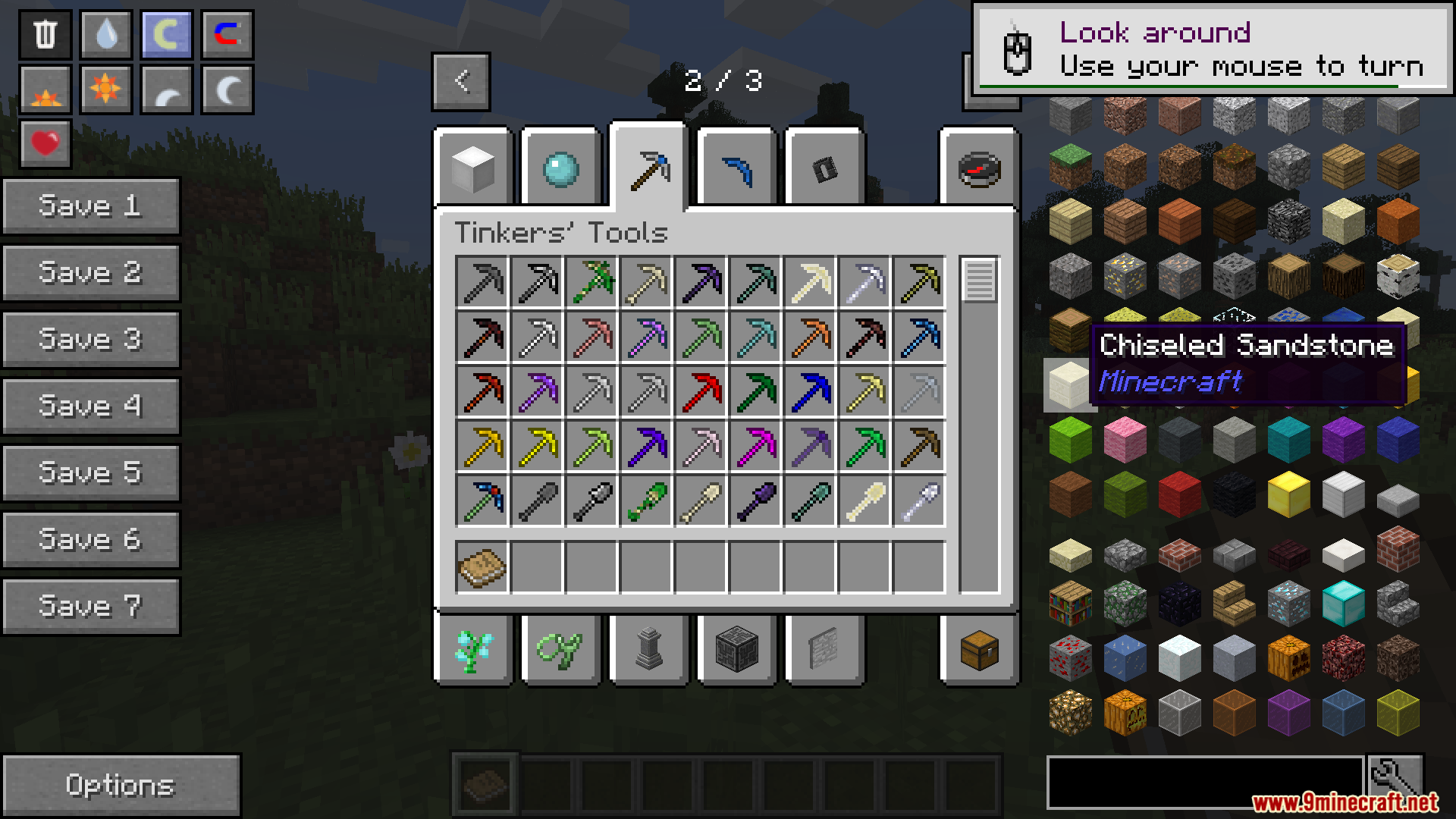
Task: Toggle rain with the water drop icon
Action: pos(106,34)
